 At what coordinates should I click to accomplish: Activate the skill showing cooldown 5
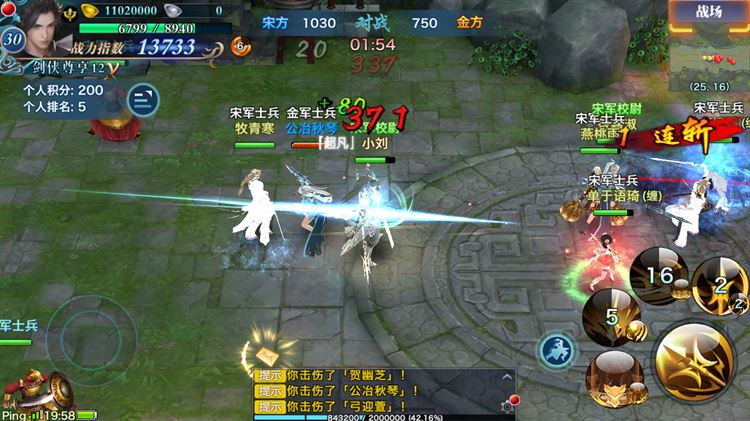click(610, 313)
